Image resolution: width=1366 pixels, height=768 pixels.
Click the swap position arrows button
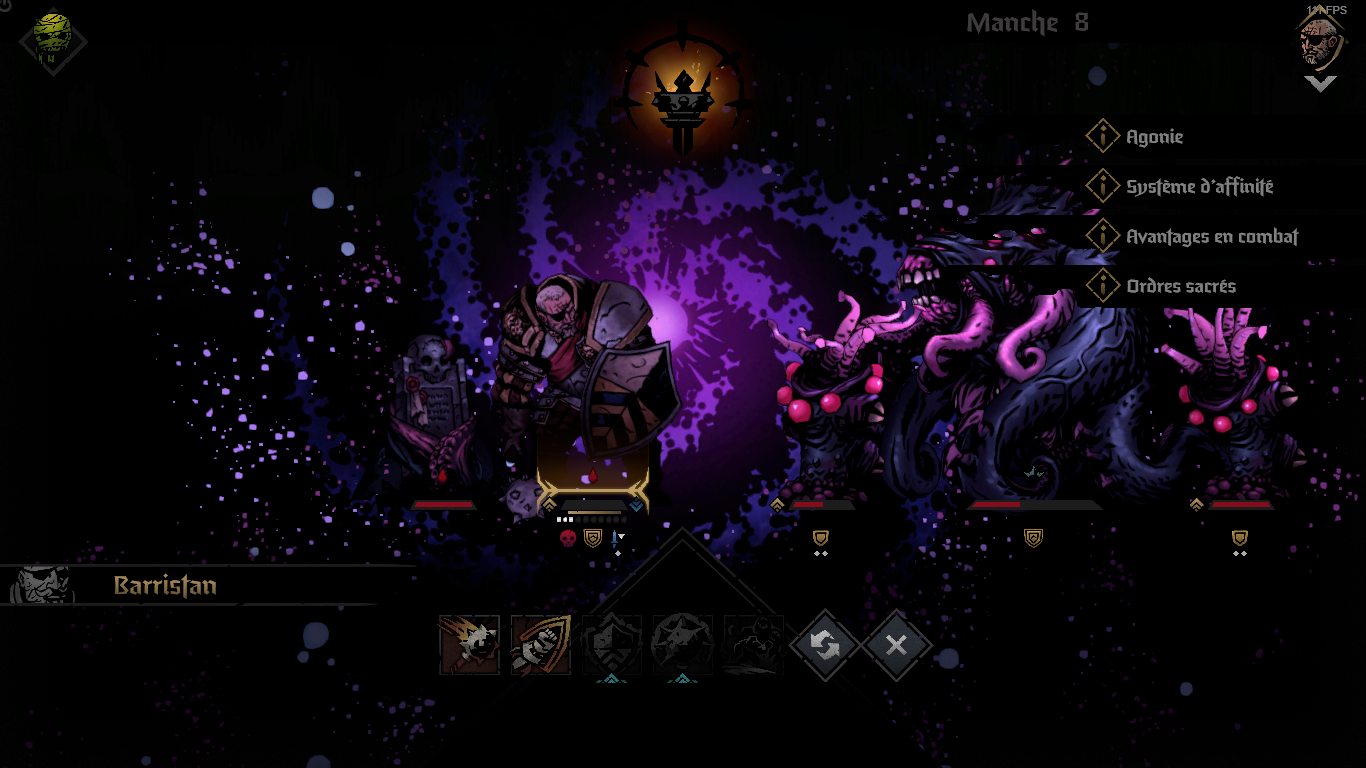[825, 645]
